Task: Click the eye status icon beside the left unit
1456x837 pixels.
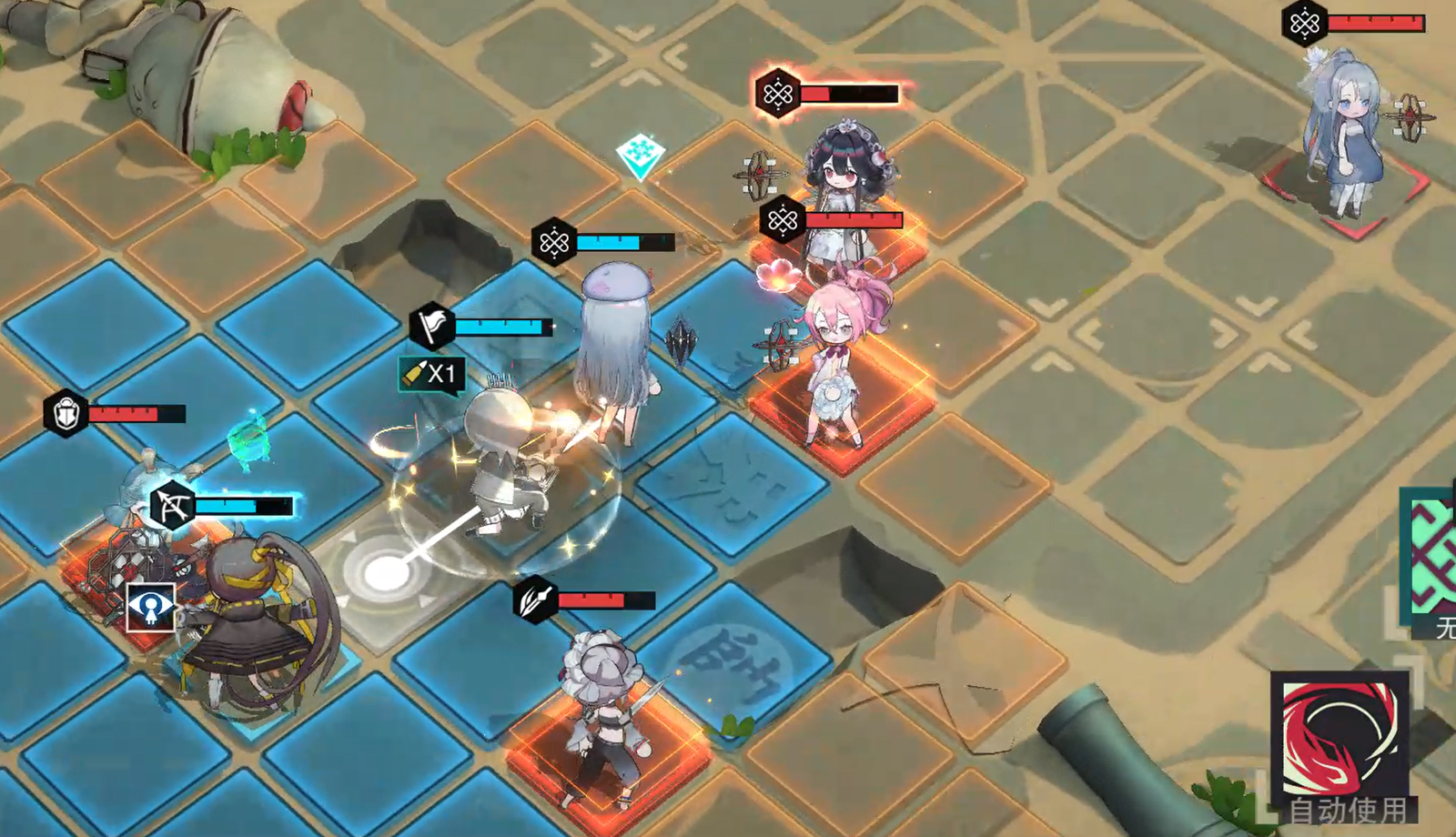Action: 150,607
